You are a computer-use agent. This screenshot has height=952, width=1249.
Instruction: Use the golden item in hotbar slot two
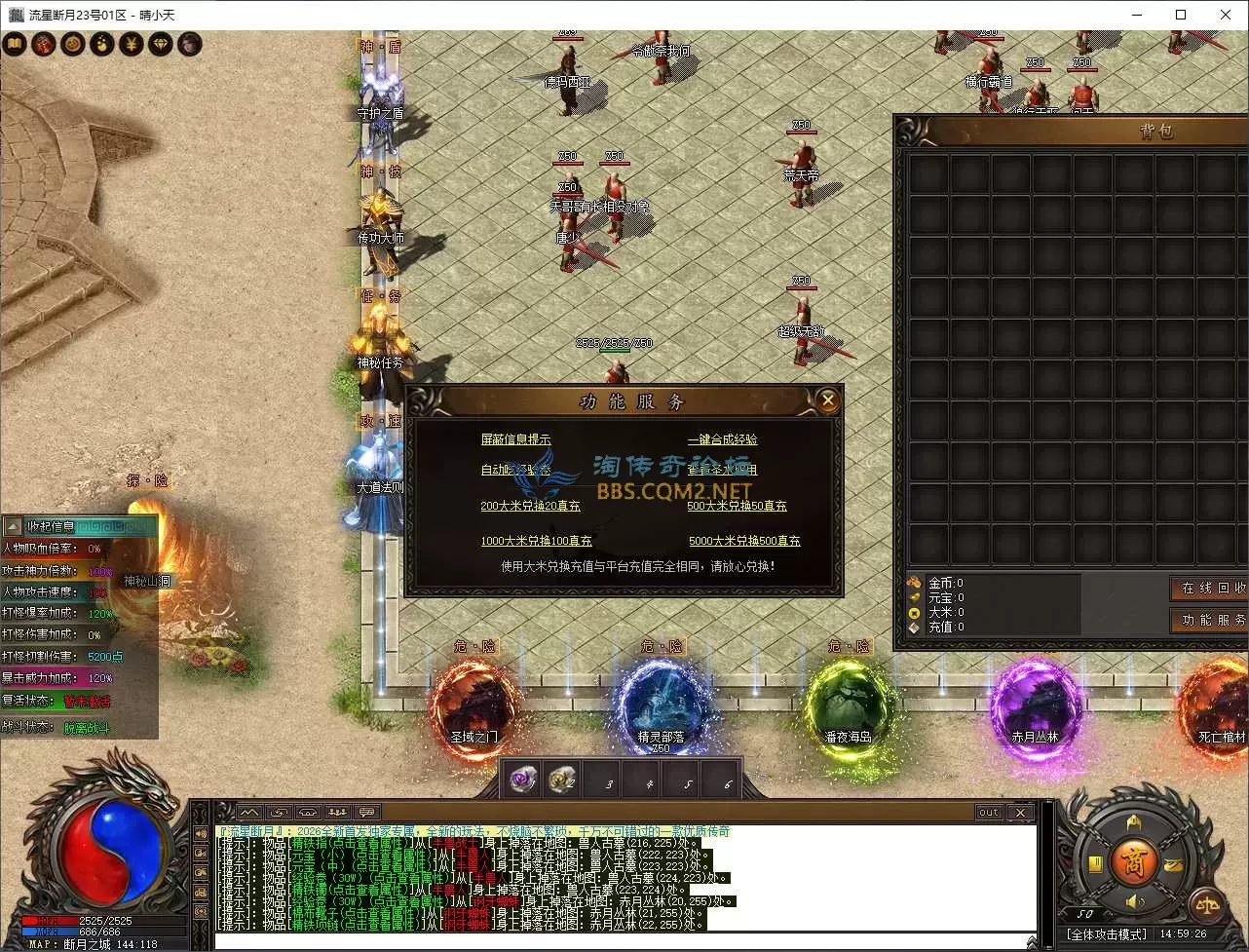(562, 780)
